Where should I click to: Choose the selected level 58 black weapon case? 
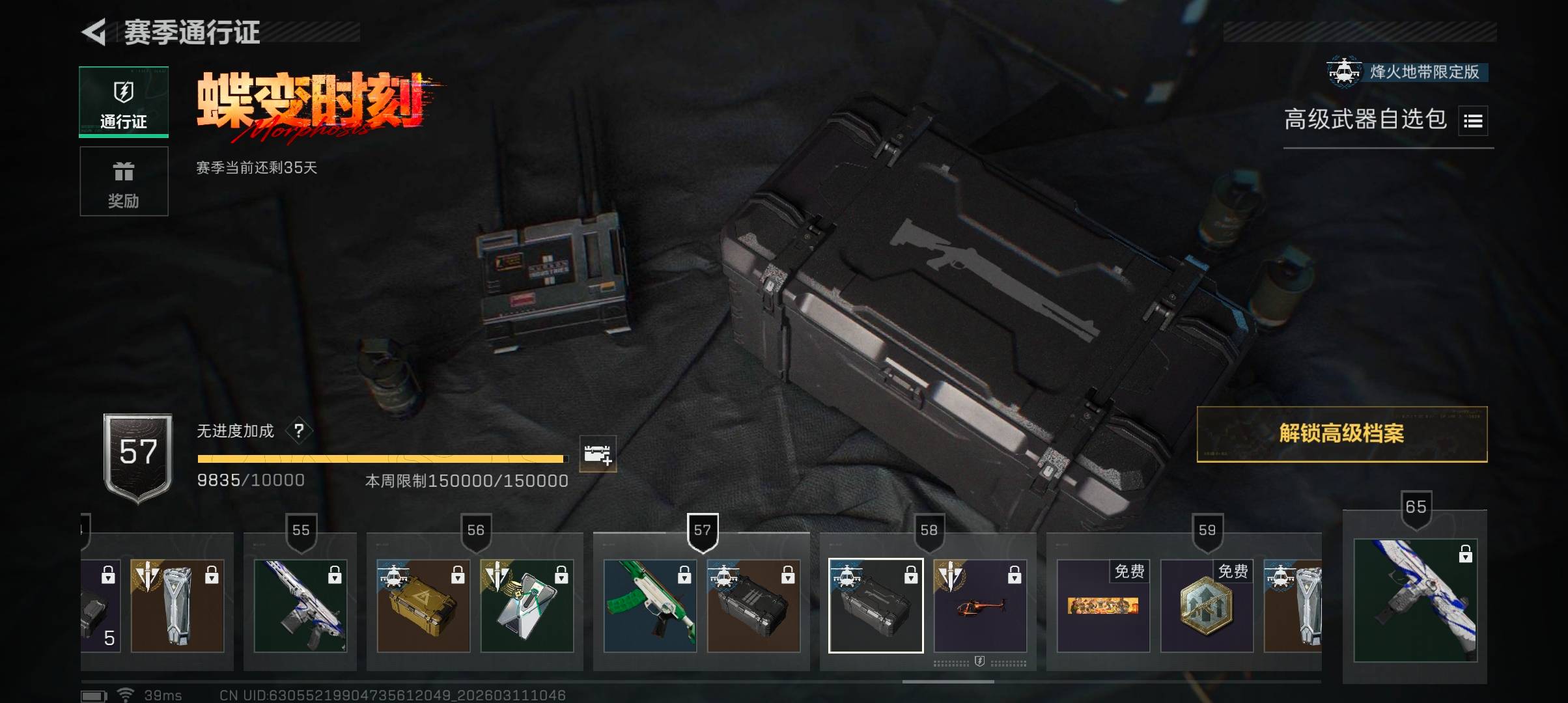(876, 606)
